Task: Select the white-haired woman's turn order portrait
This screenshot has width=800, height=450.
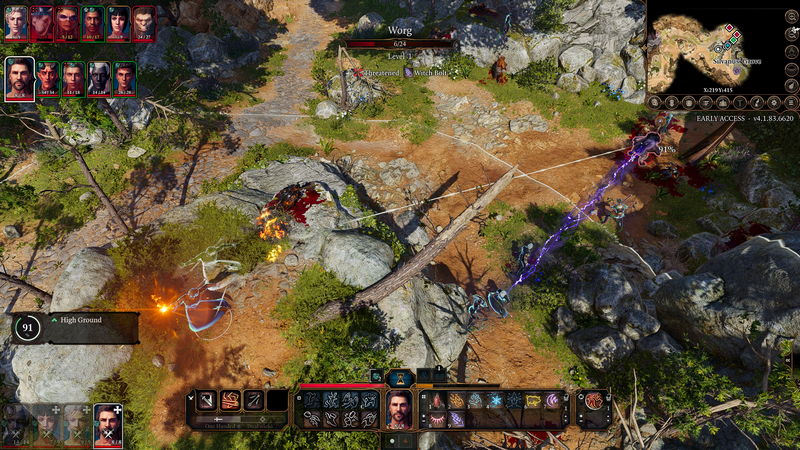Action: coord(16,20)
